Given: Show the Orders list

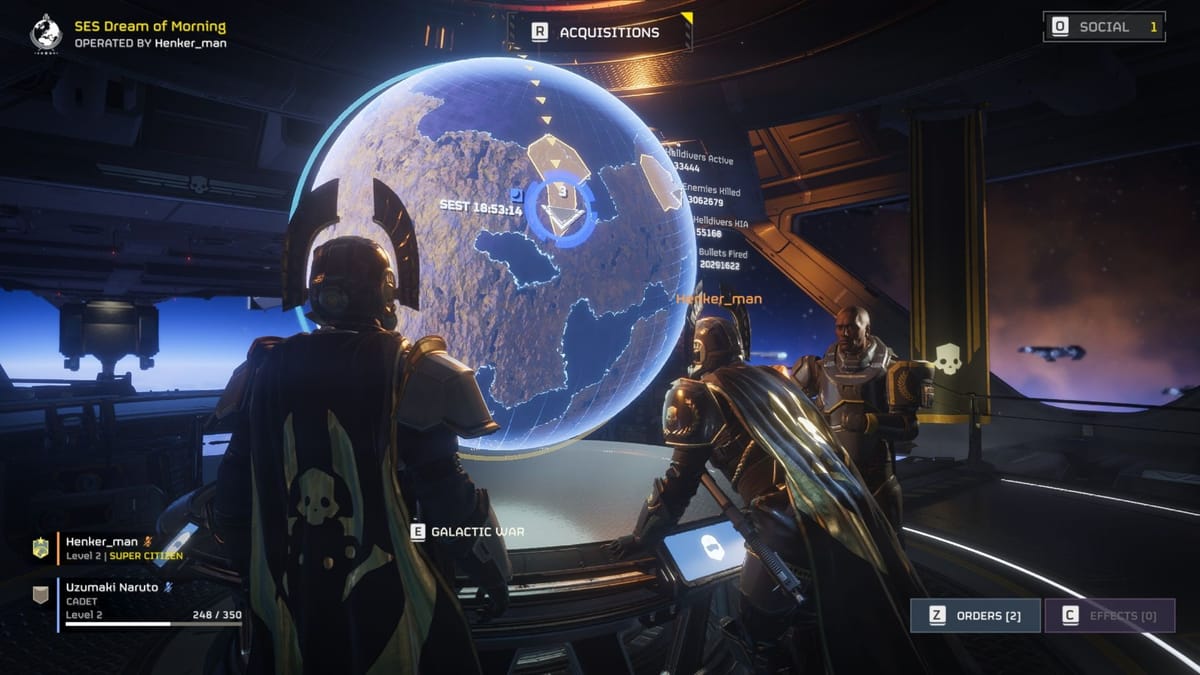Looking at the screenshot, I should pos(974,616).
